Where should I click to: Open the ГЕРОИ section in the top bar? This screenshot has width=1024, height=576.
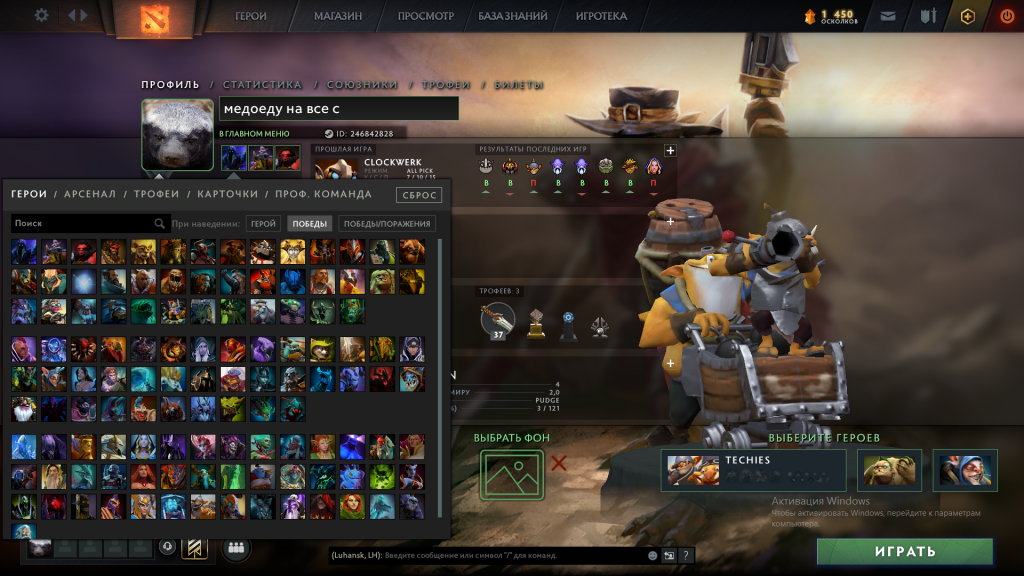coord(251,16)
